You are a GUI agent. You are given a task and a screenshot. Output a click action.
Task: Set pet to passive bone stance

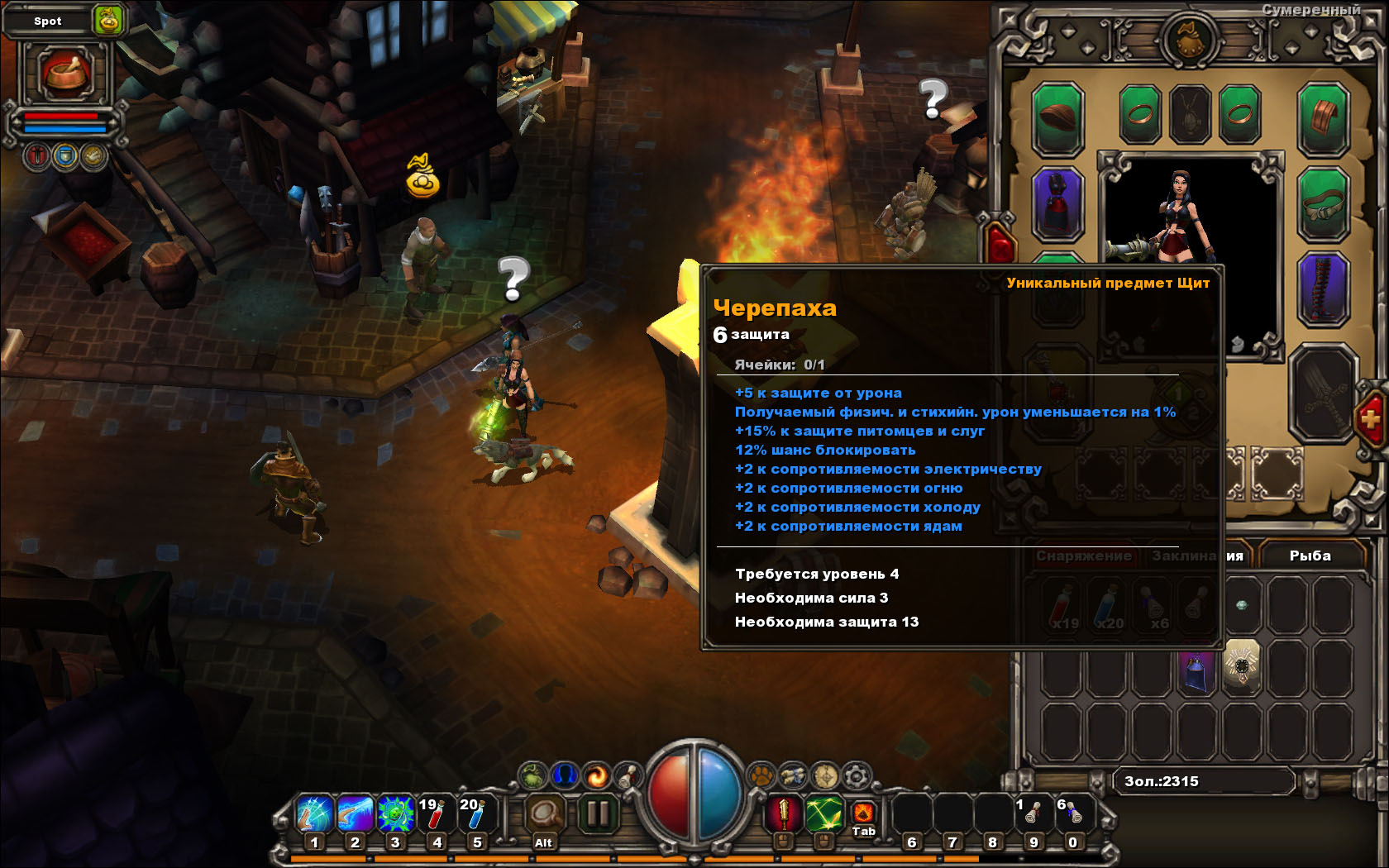[93, 155]
